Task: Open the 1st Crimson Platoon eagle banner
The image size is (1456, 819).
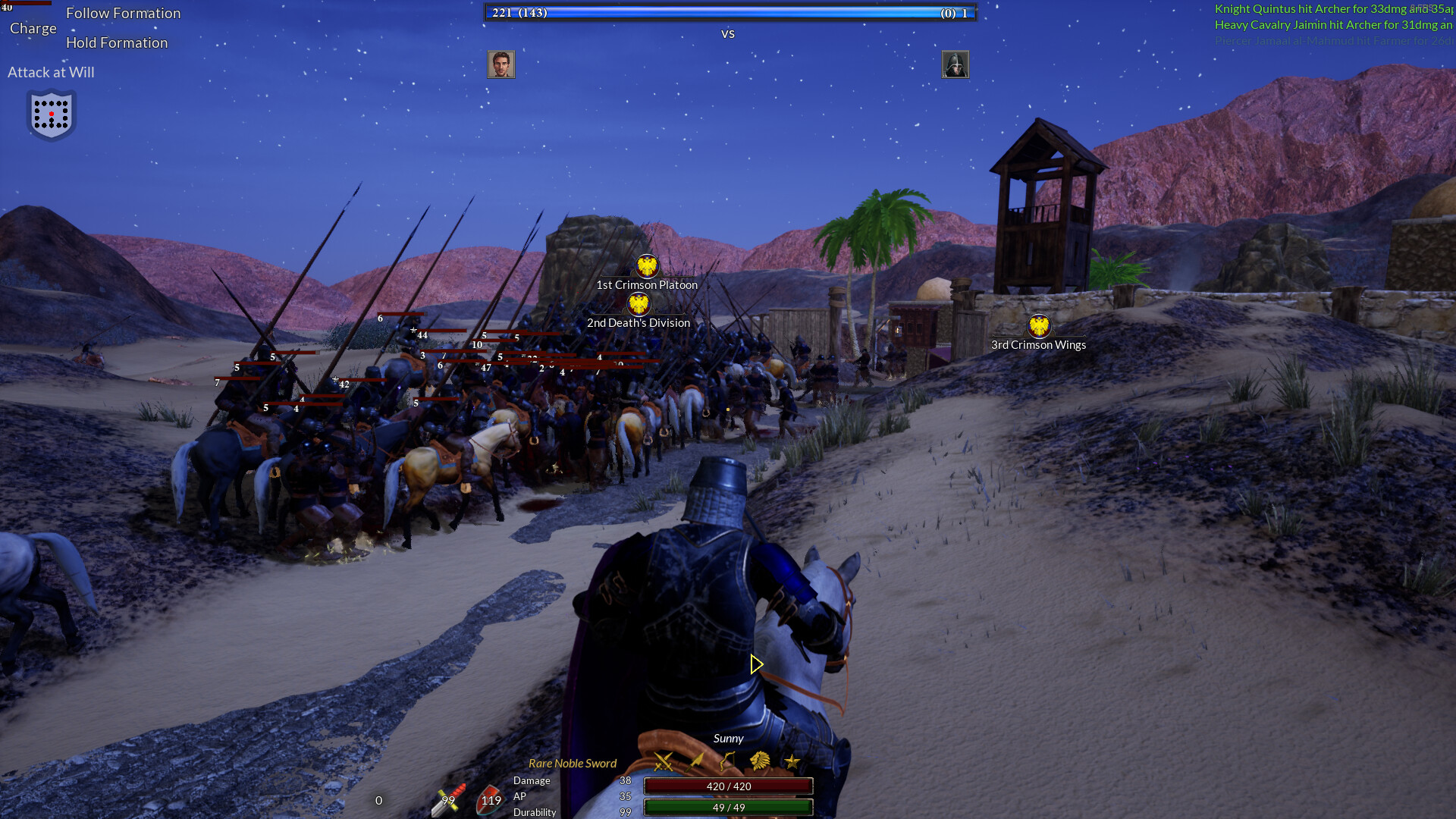Action: (x=646, y=265)
